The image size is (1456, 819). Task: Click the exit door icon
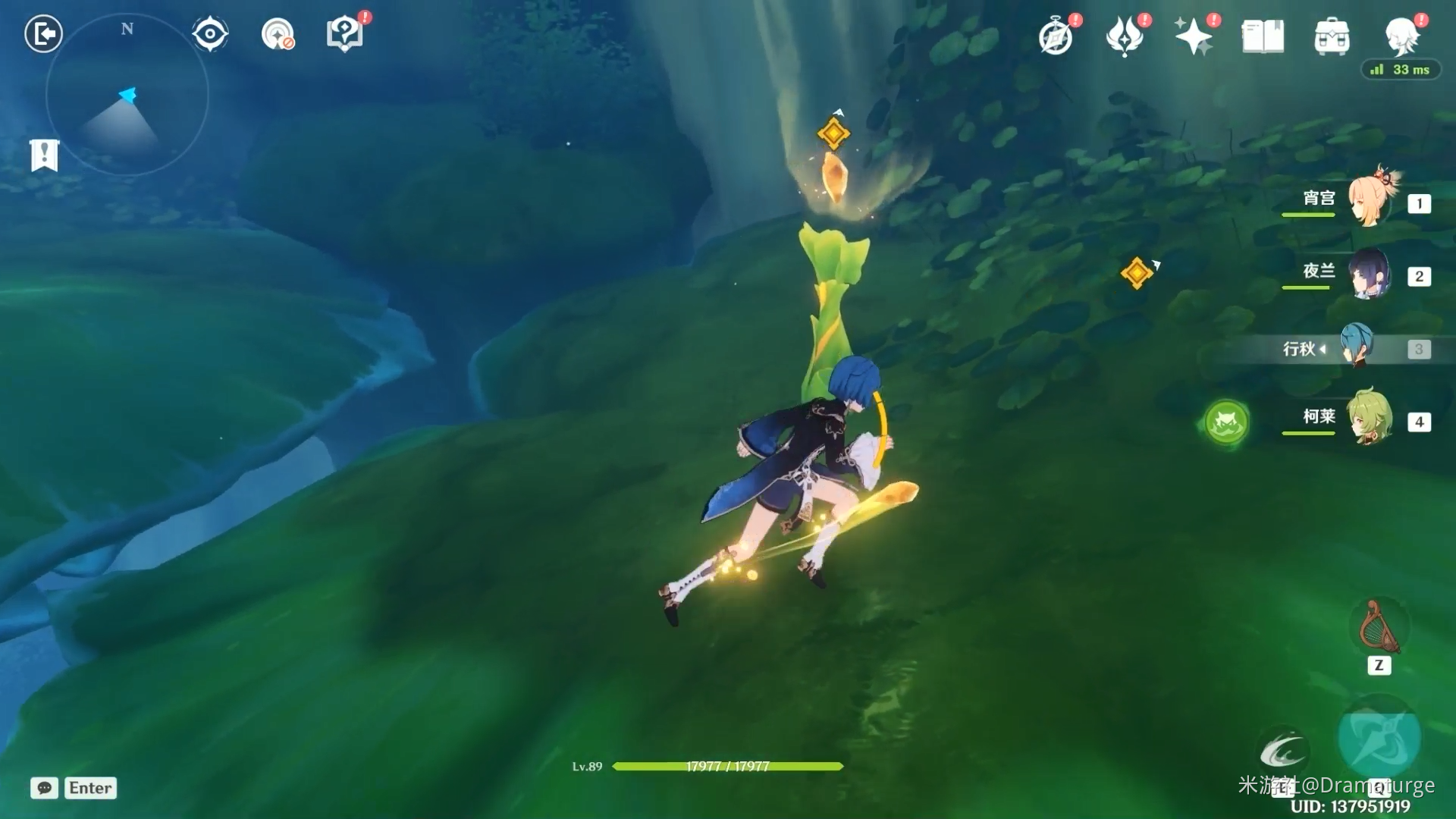pos(43,34)
